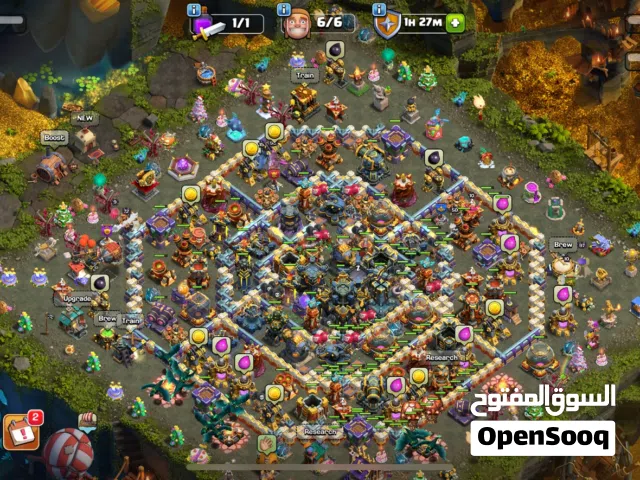Tap the Boost label bubble

tap(53, 138)
